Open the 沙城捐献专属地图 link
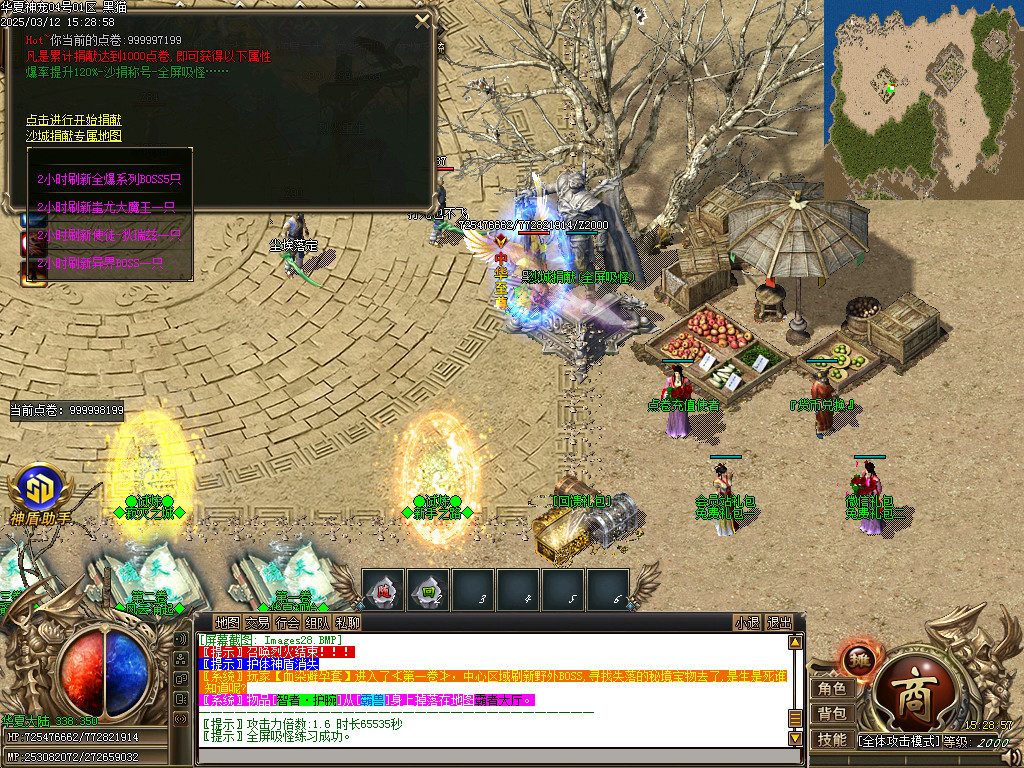The height and width of the screenshot is (768, 1024). tap(74, 135)
